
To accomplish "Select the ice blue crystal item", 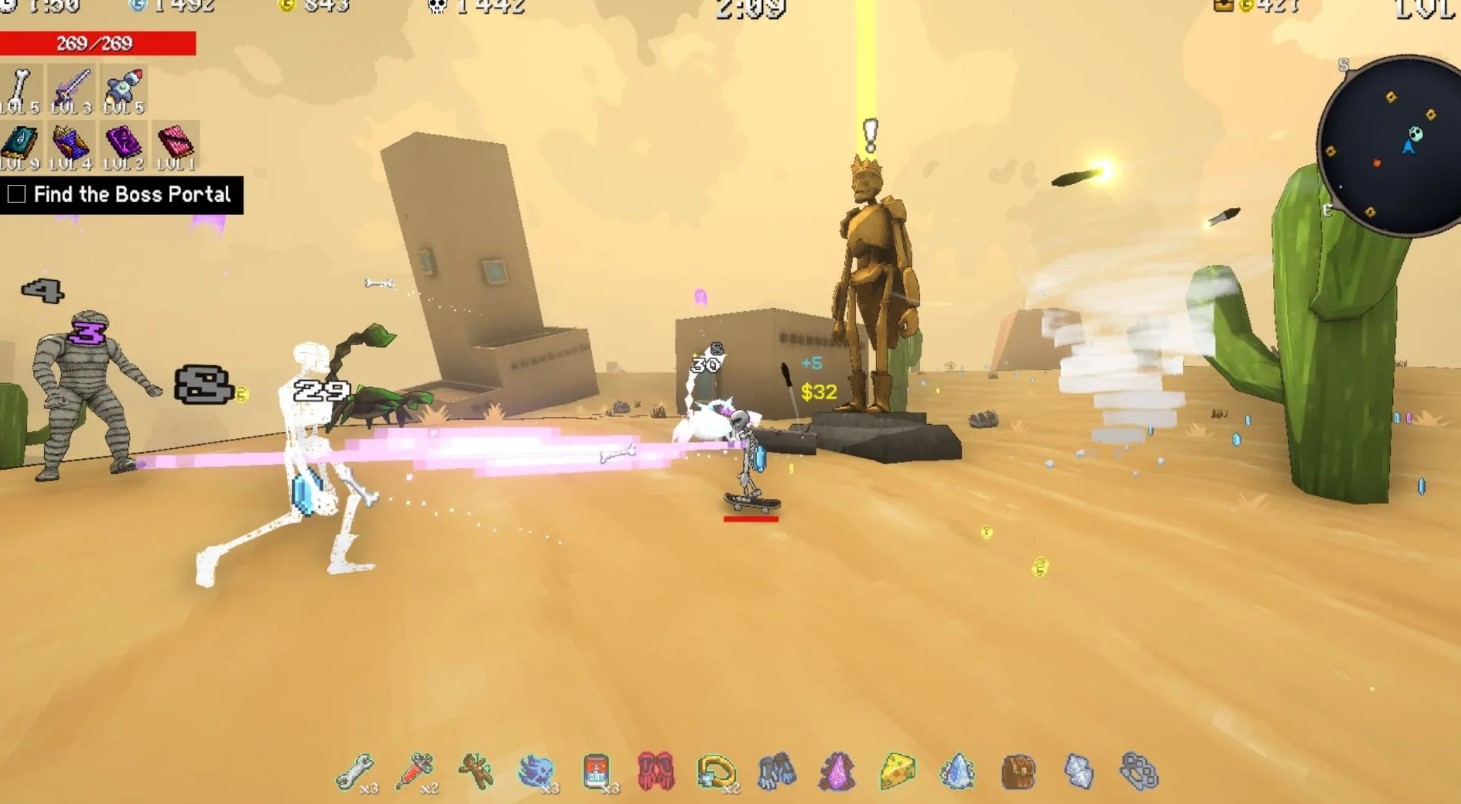I will (957, 771).
